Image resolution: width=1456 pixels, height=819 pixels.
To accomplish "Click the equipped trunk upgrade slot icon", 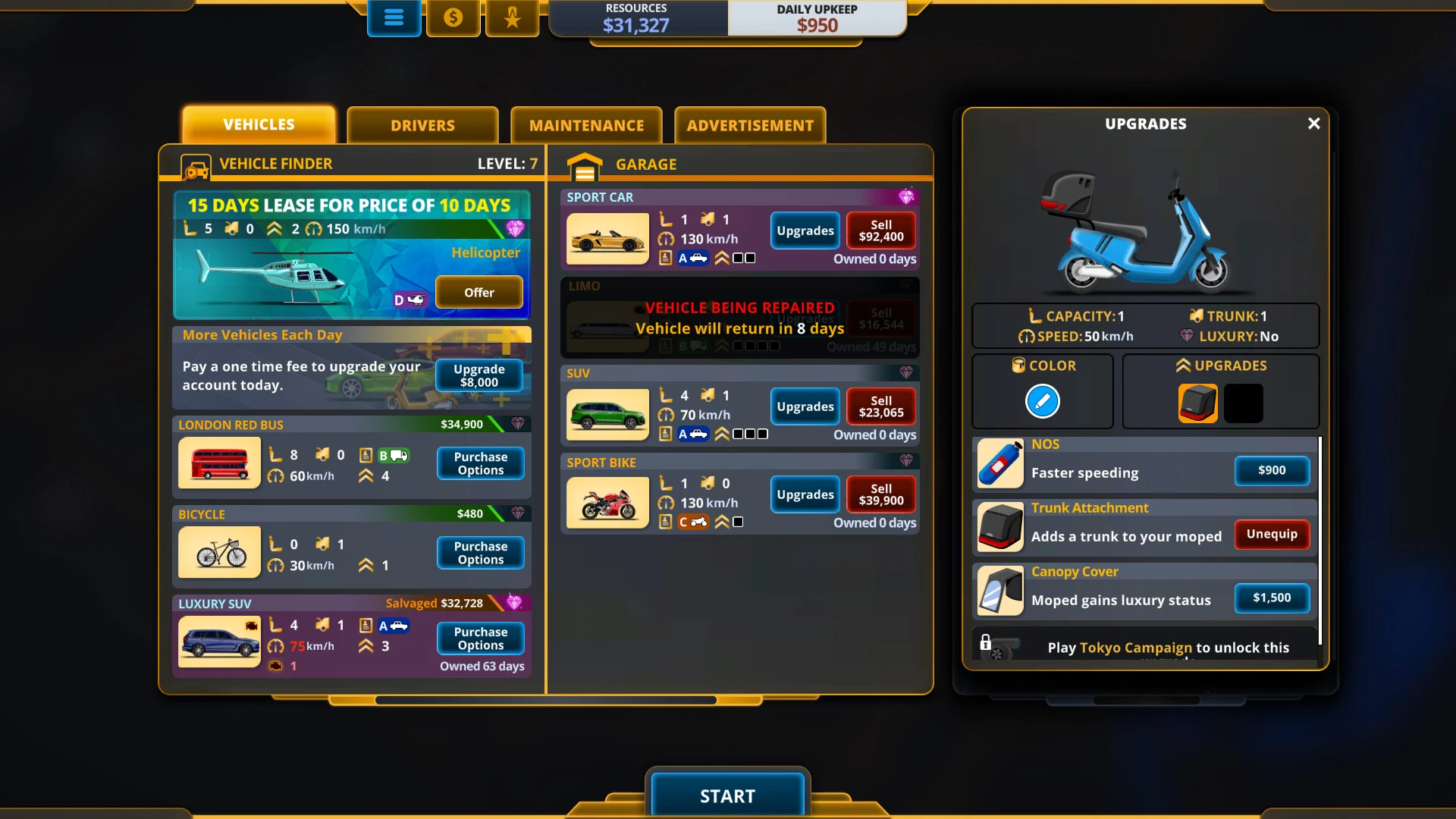I will click(x=1197, y=403).
